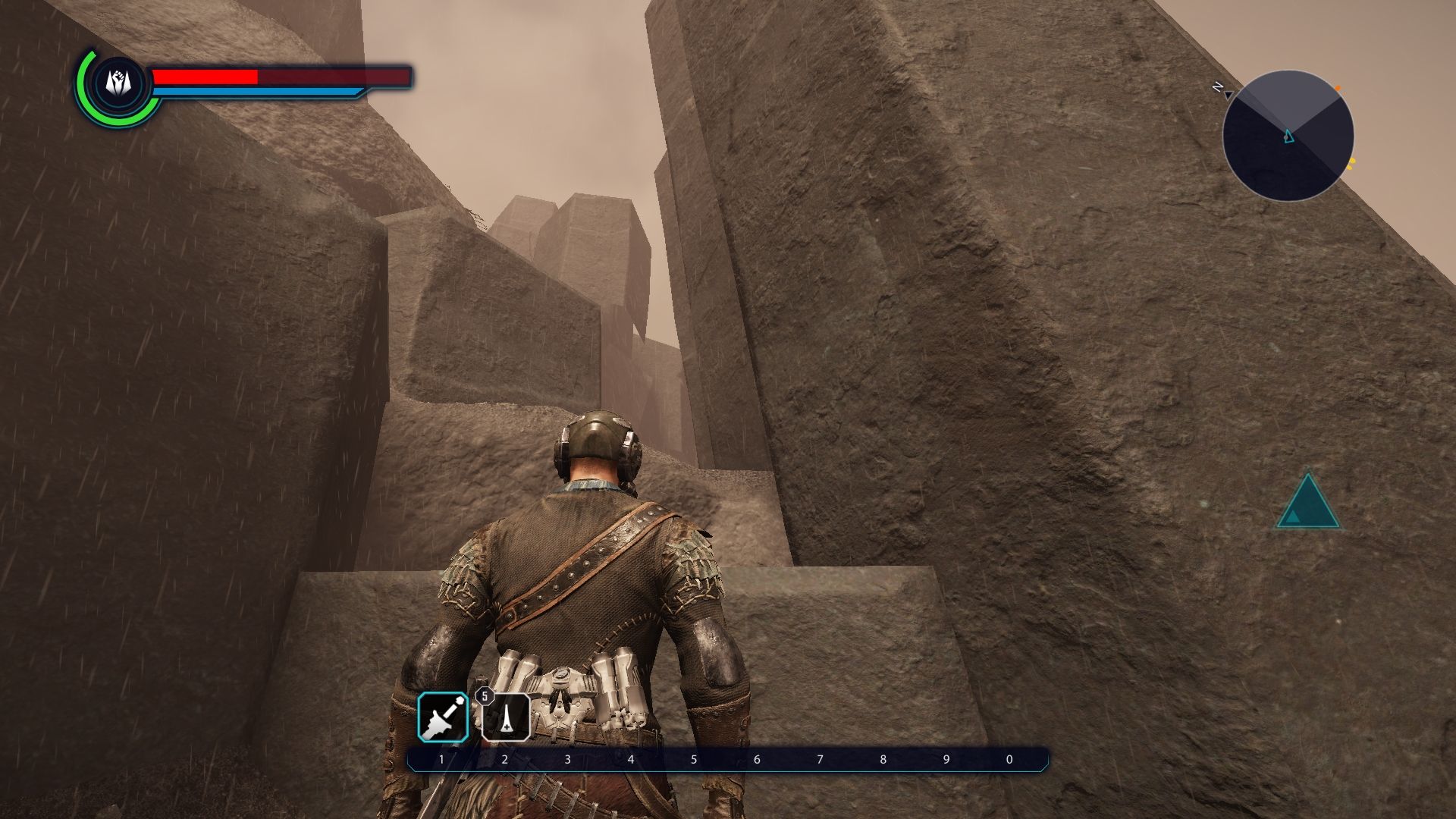Click the teal triangle jetpack indicator
The image size is (1456, 819).
[1307, 504]
